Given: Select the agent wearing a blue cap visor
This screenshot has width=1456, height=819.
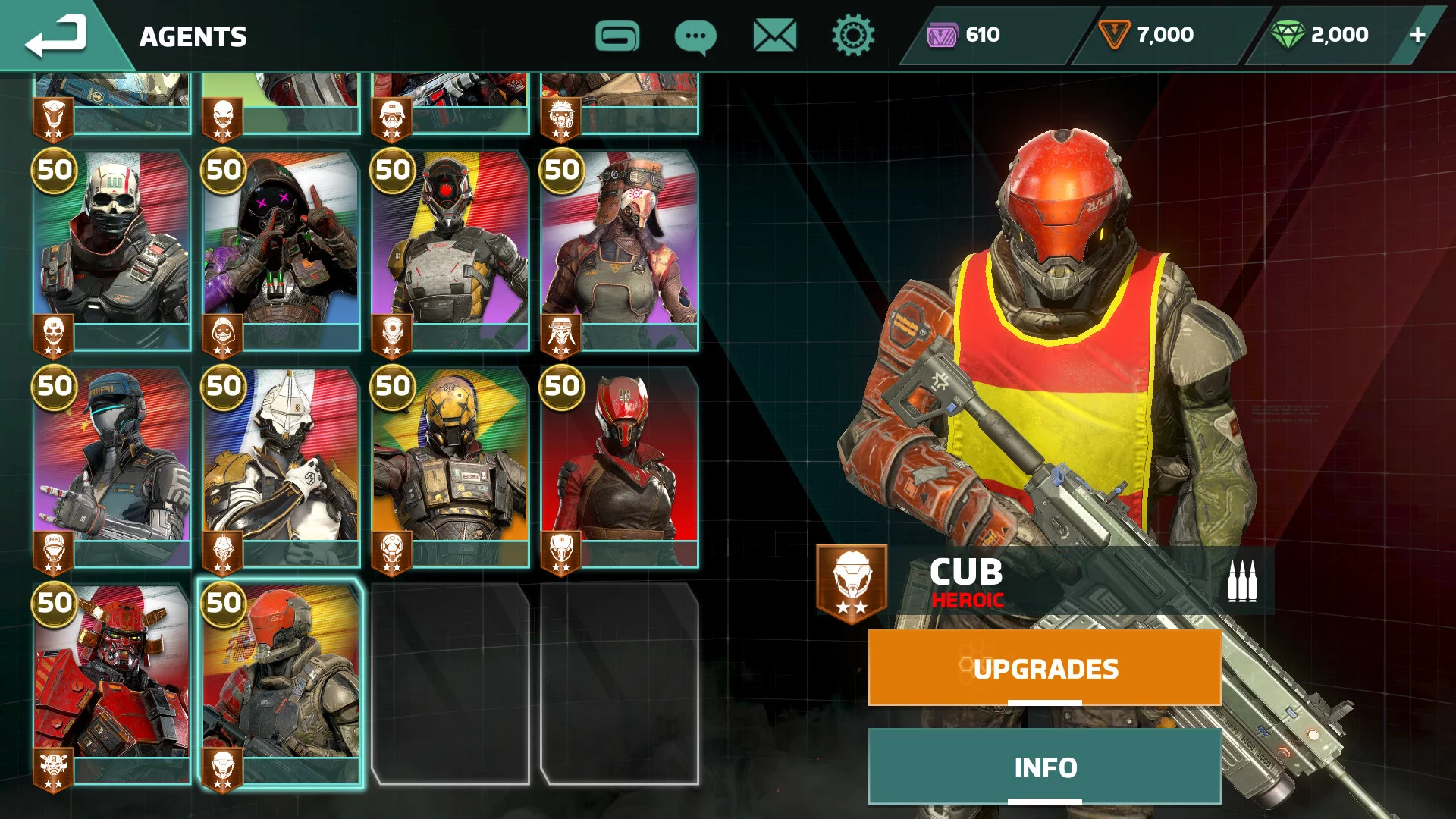Looking at the screenshot, I should [112, 466].
